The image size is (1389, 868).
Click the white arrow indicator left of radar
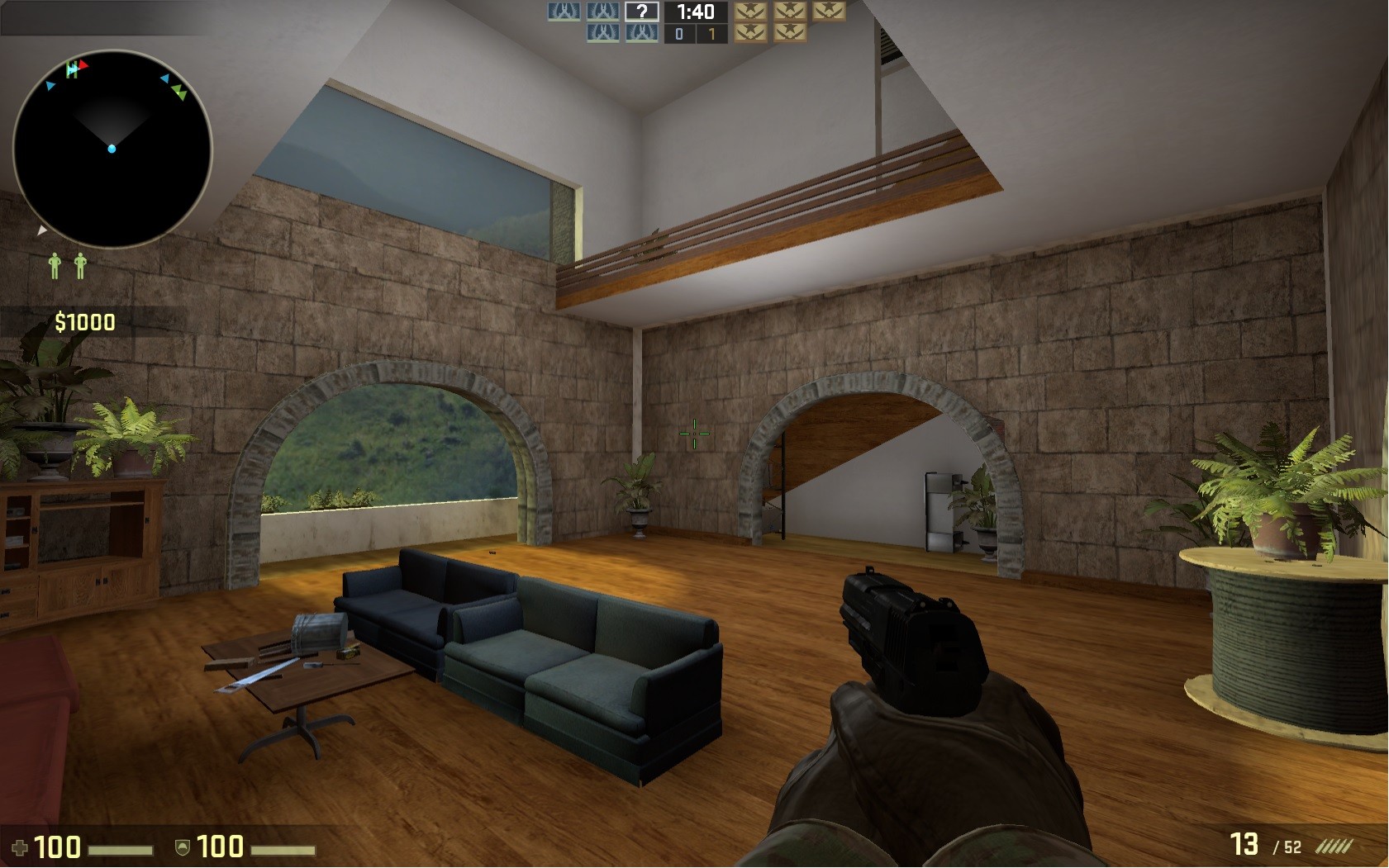point(42,230)
